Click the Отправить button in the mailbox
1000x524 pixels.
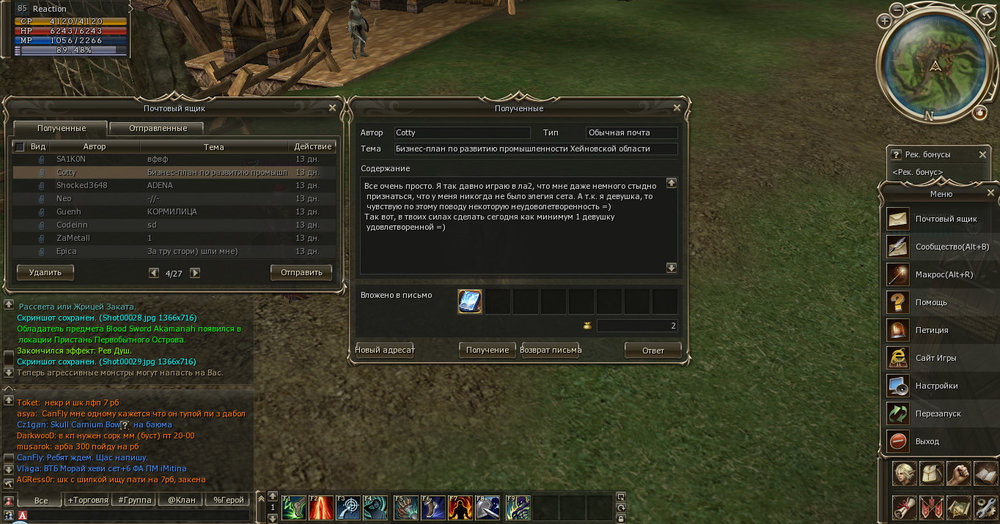(301, 271)
